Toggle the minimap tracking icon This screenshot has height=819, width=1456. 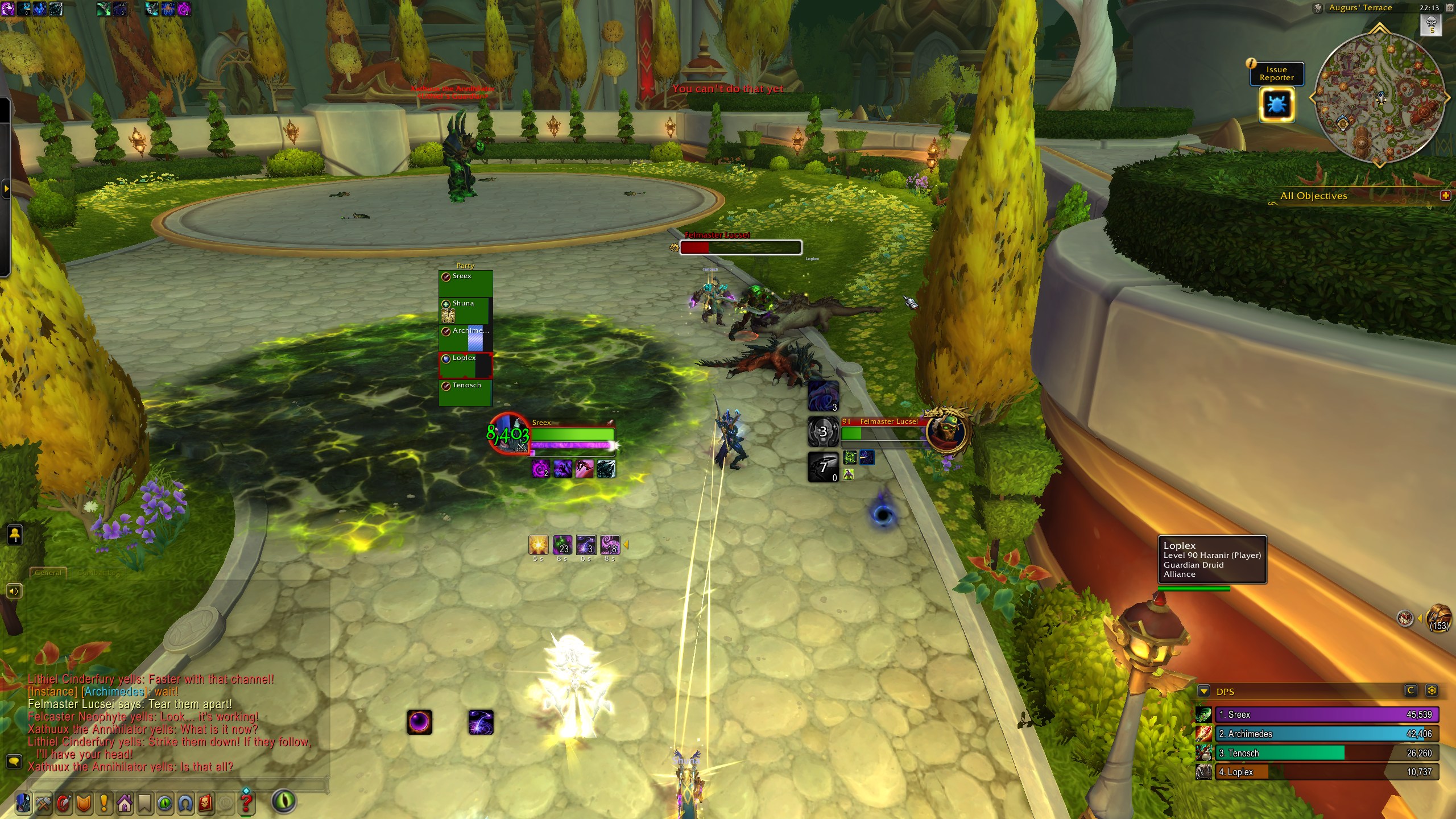click(x=1317, y=8)
